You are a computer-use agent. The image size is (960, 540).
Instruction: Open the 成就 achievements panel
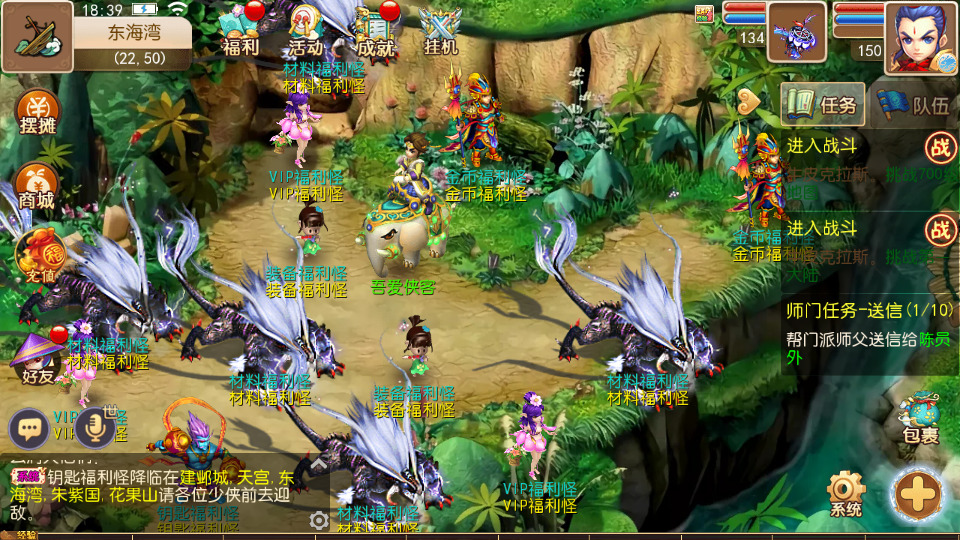[x=375, y=32]
